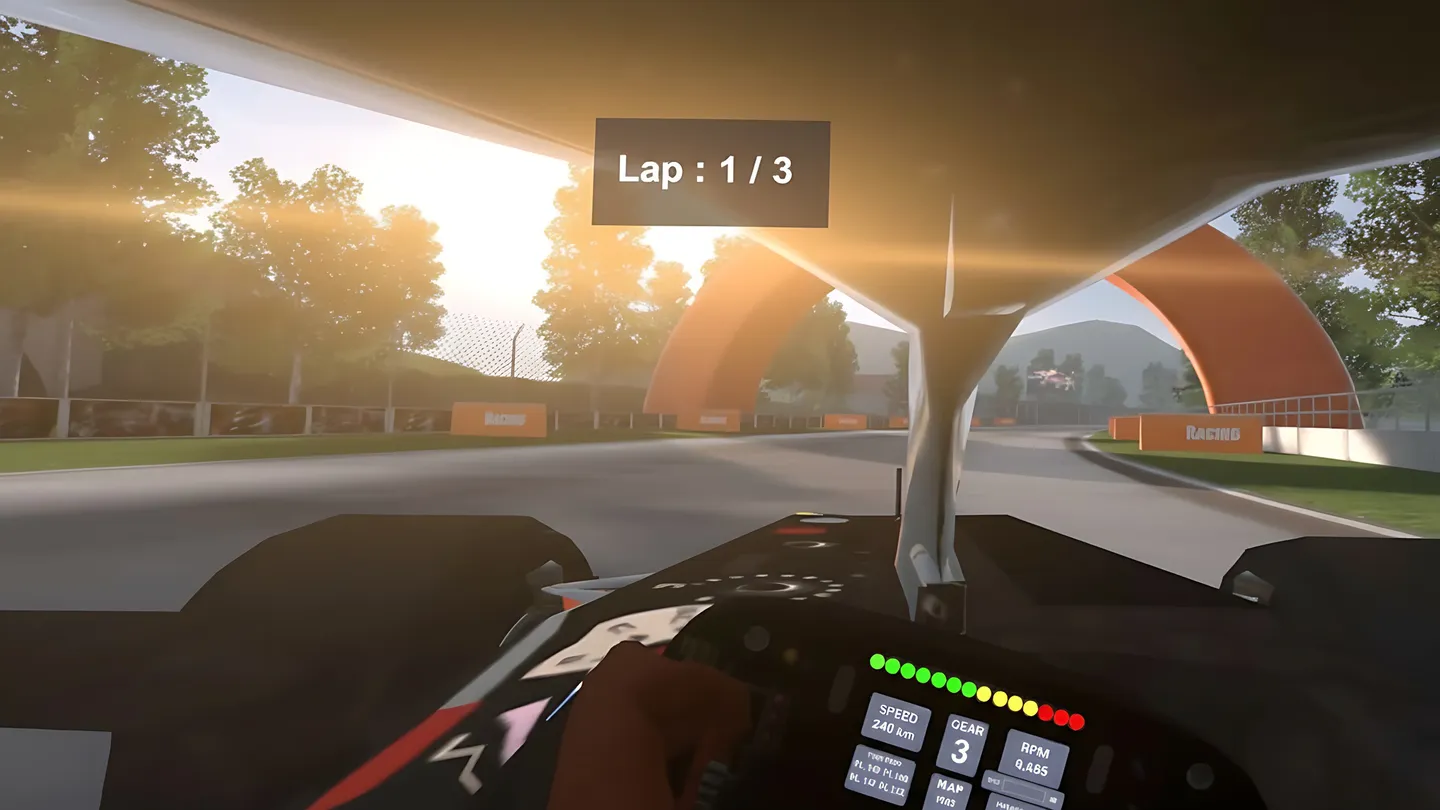Toggle the first yellow shift light
Viewport: 1440px width, 810px height.
(x=984, y=695)
